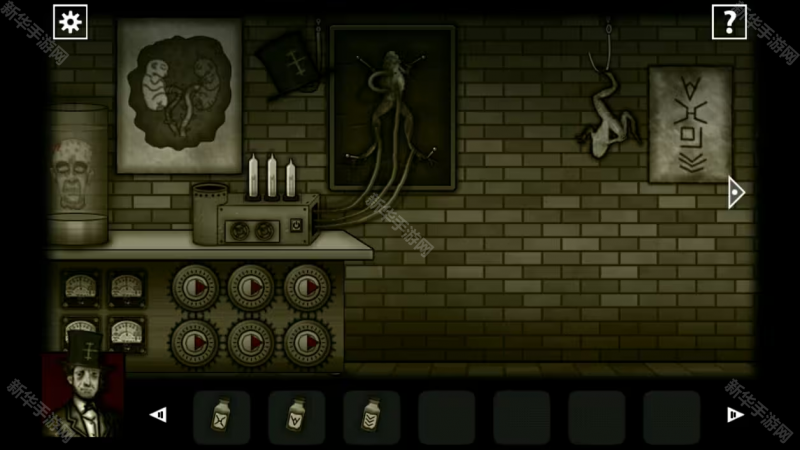Show previous inventory items with left arrow
The image size is (800, 450).
coord(158,415)
